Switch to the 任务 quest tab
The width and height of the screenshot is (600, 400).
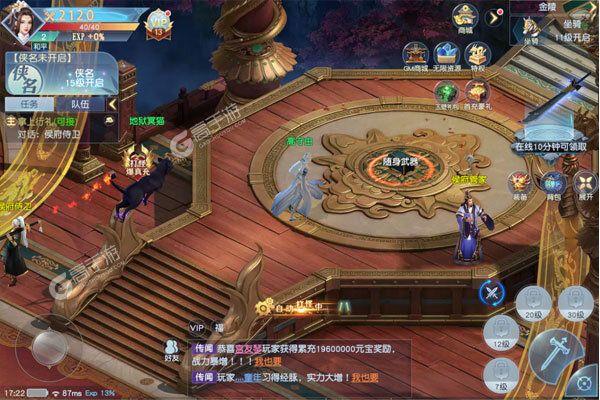pos(30,103)
